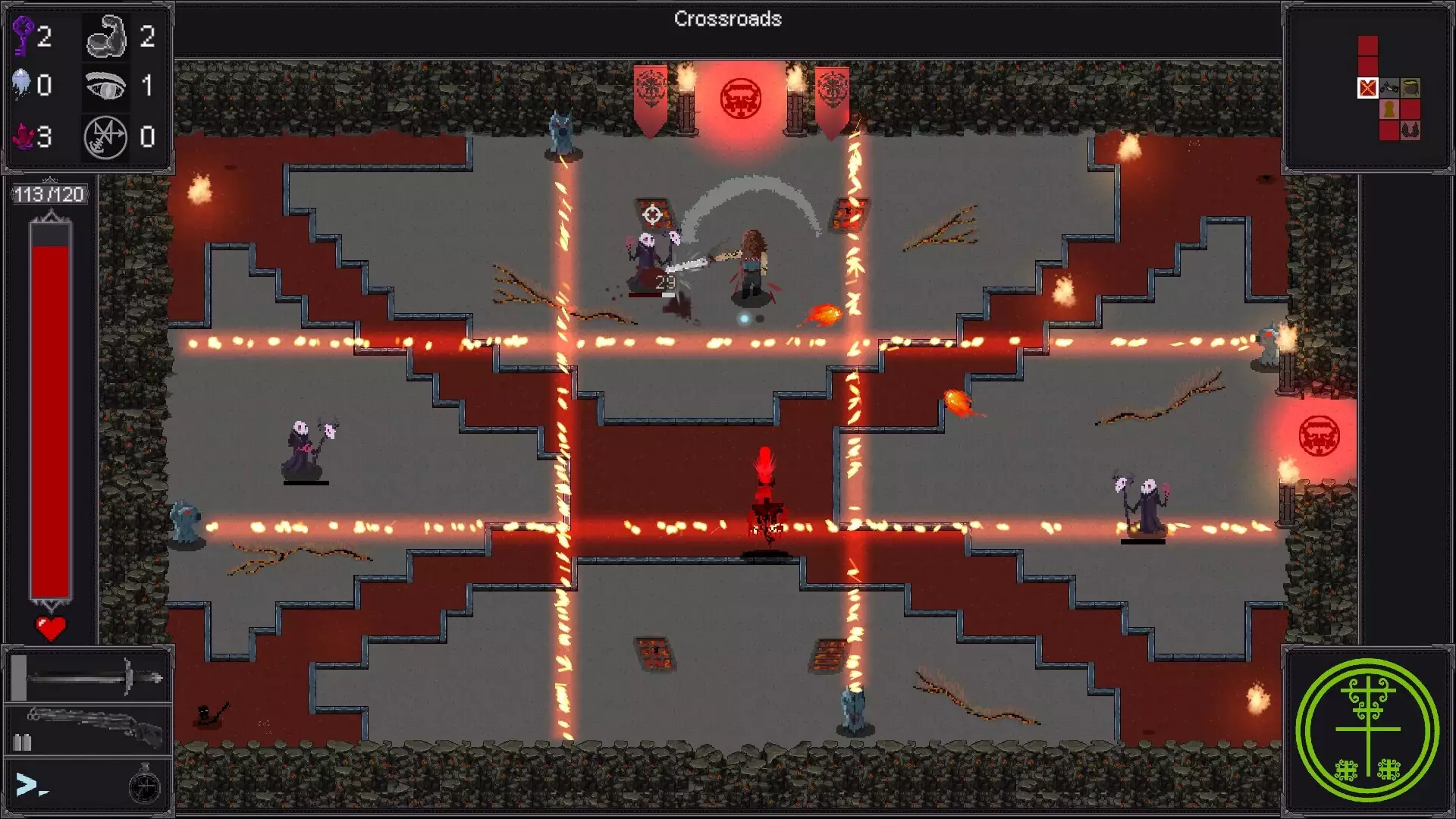Click the stopwatch item slot
The height and width of the screenshot is (819, 1456).
click(x=144, y=785)
